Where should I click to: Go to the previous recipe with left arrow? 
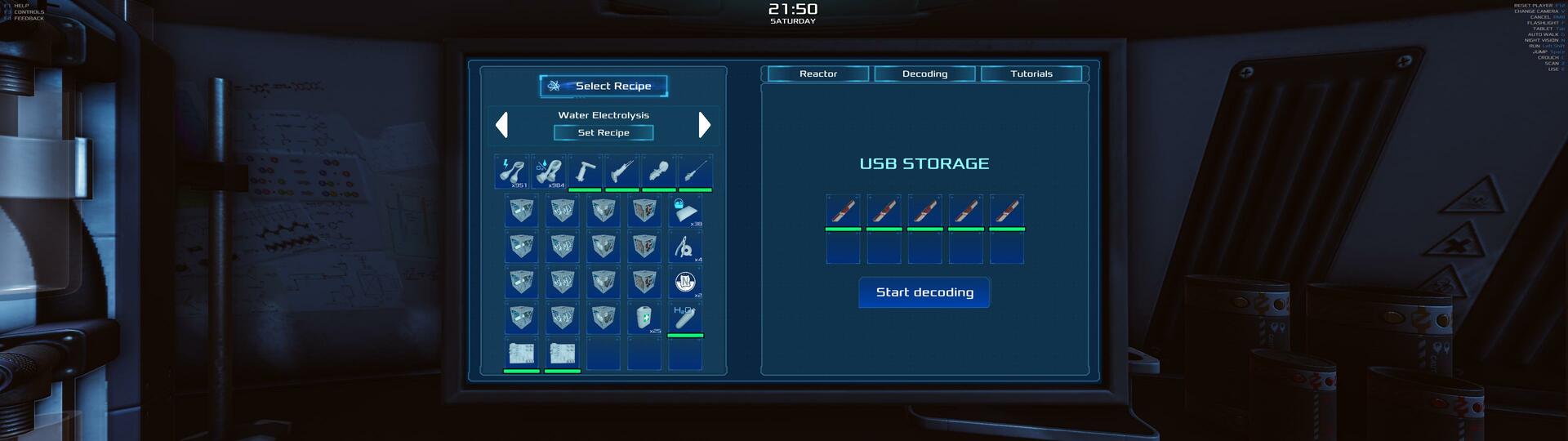(502, 125)
